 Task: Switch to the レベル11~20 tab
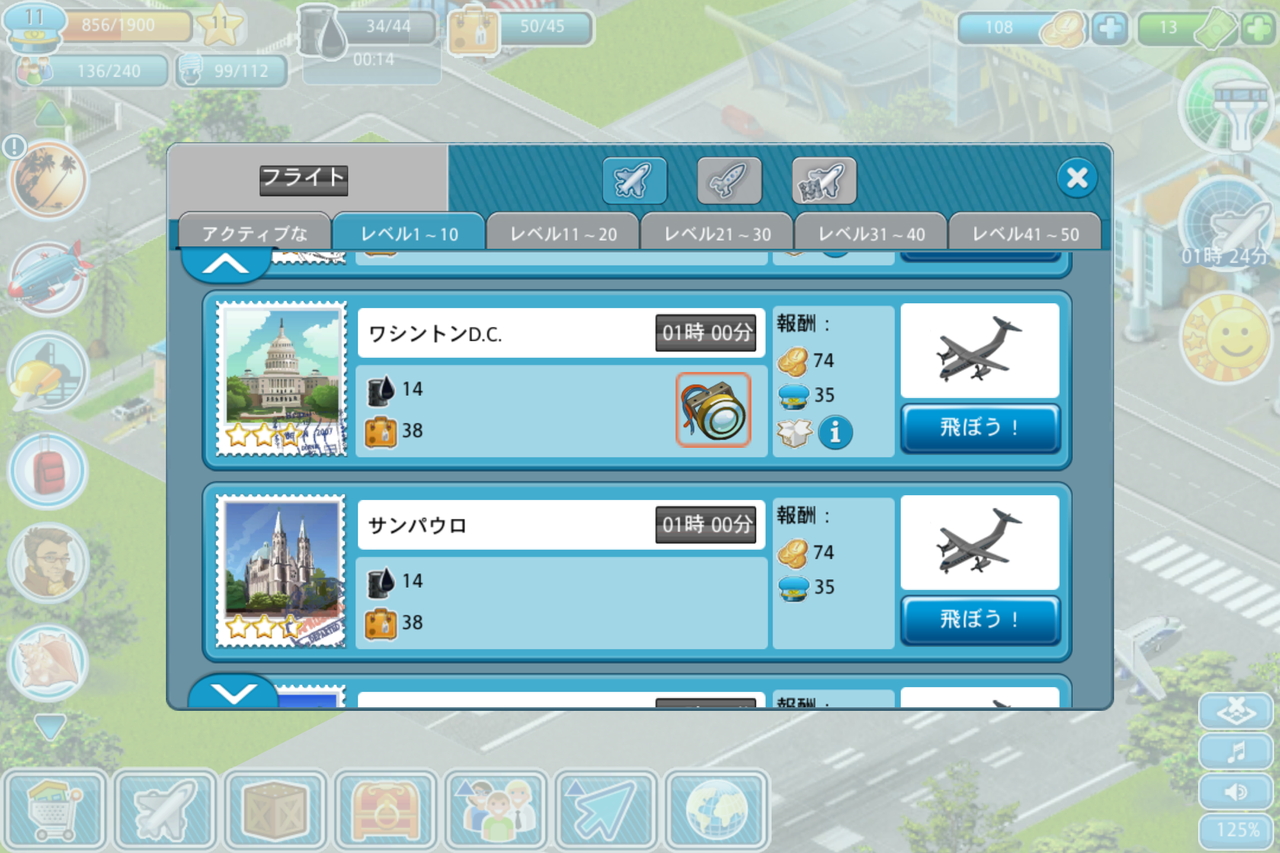coord(562,231)
